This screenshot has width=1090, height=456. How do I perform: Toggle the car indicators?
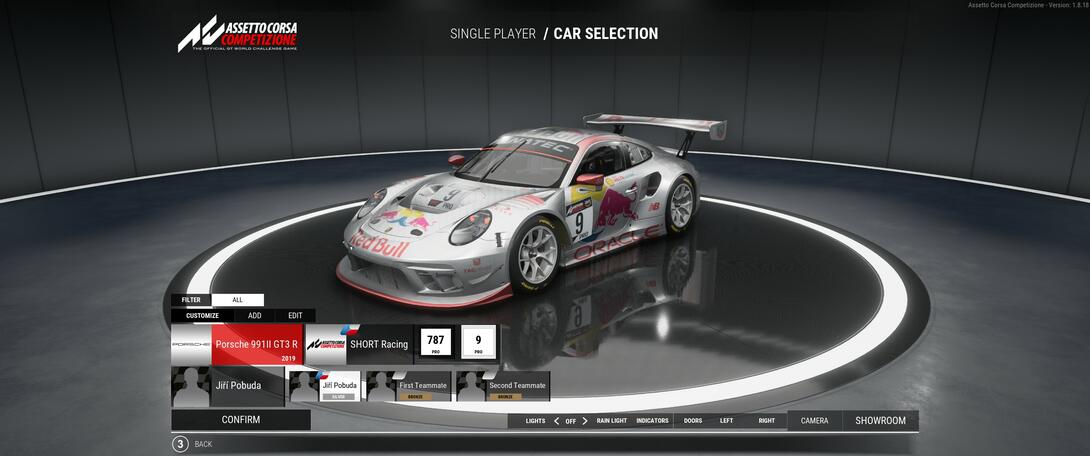coord(652,421)
